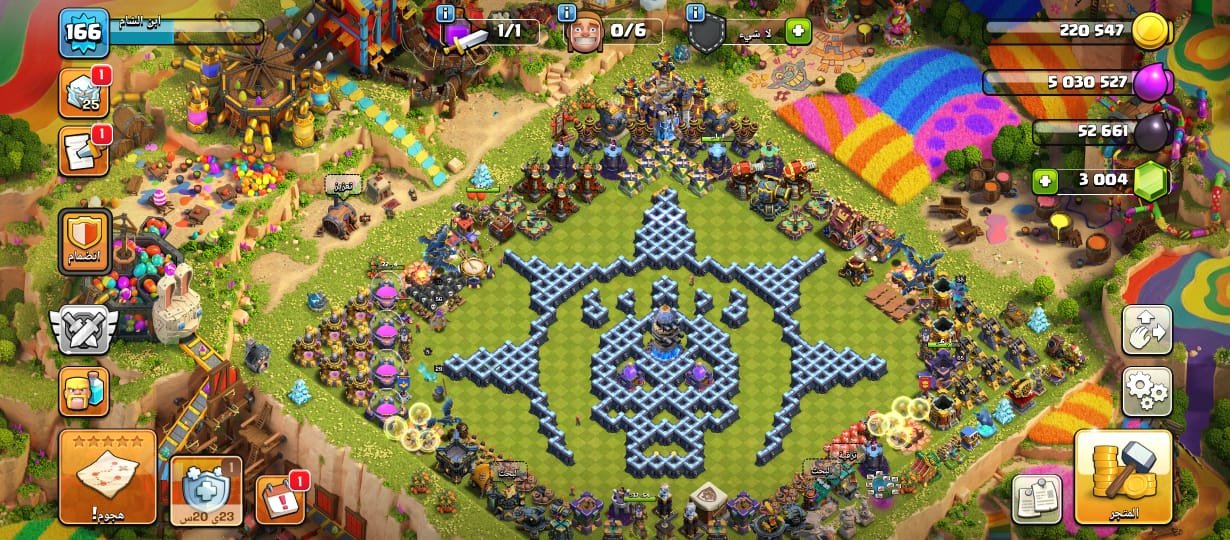The height and width of the screenshot is (540, 1230).
Task: Open the shield timer showing 23 days
Action: point(205,490)
